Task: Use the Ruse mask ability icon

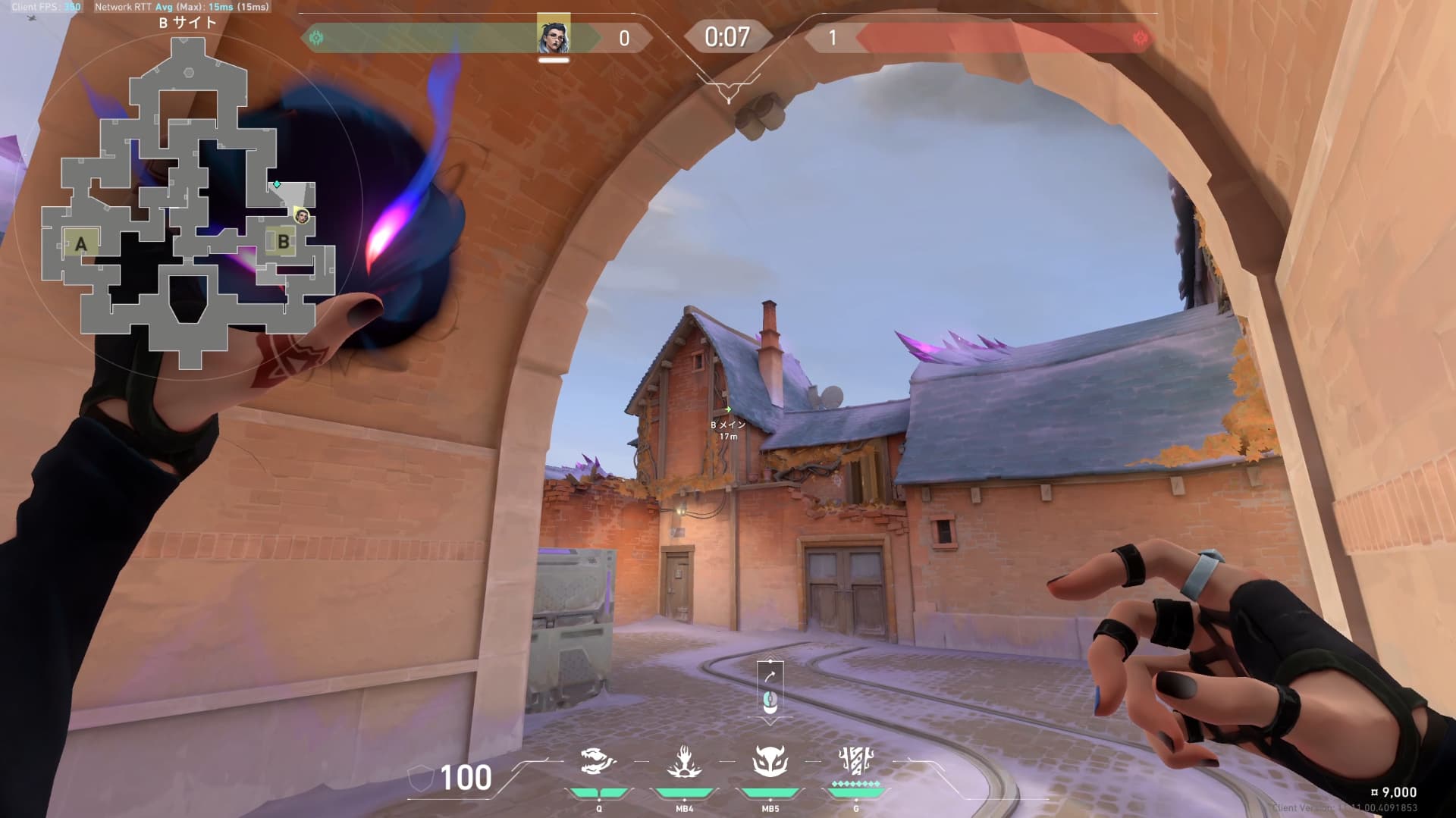Action: pos(770,762)
